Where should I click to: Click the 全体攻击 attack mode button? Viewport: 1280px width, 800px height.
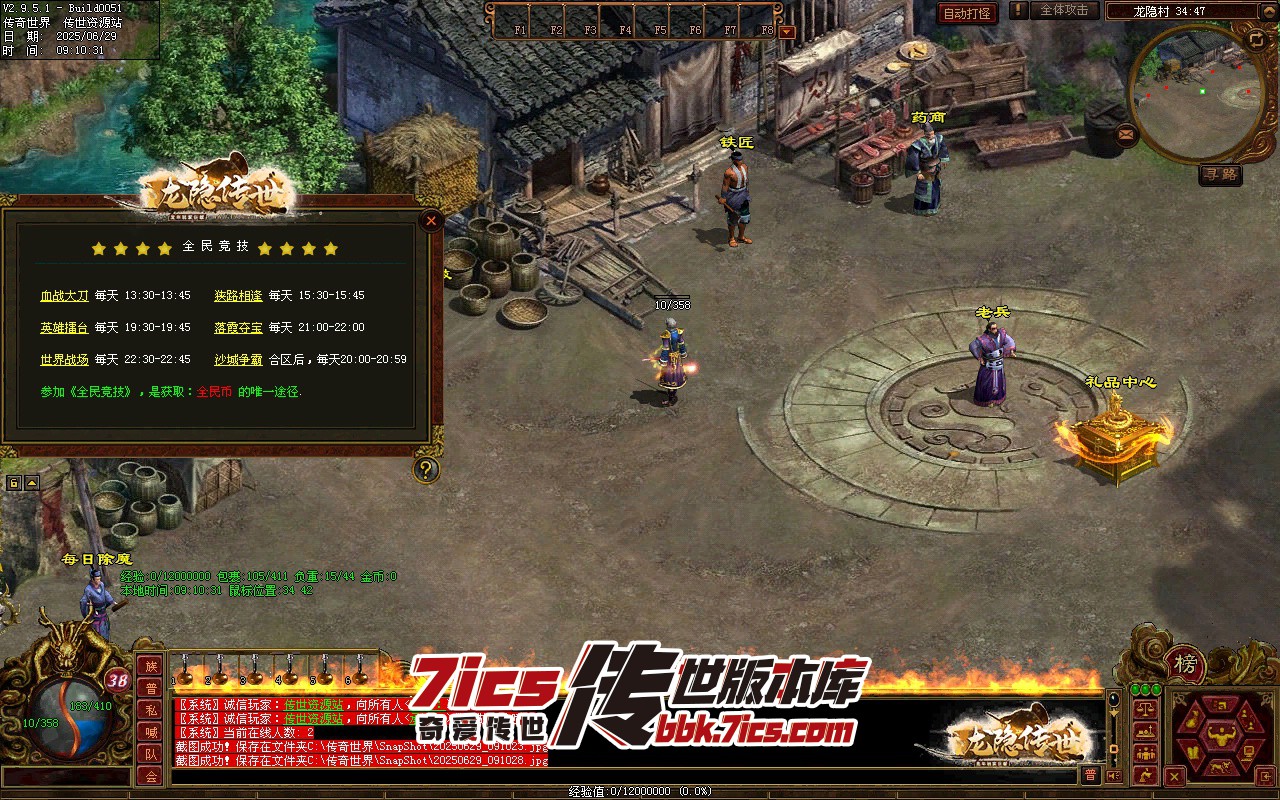(x=1064, y=10)
